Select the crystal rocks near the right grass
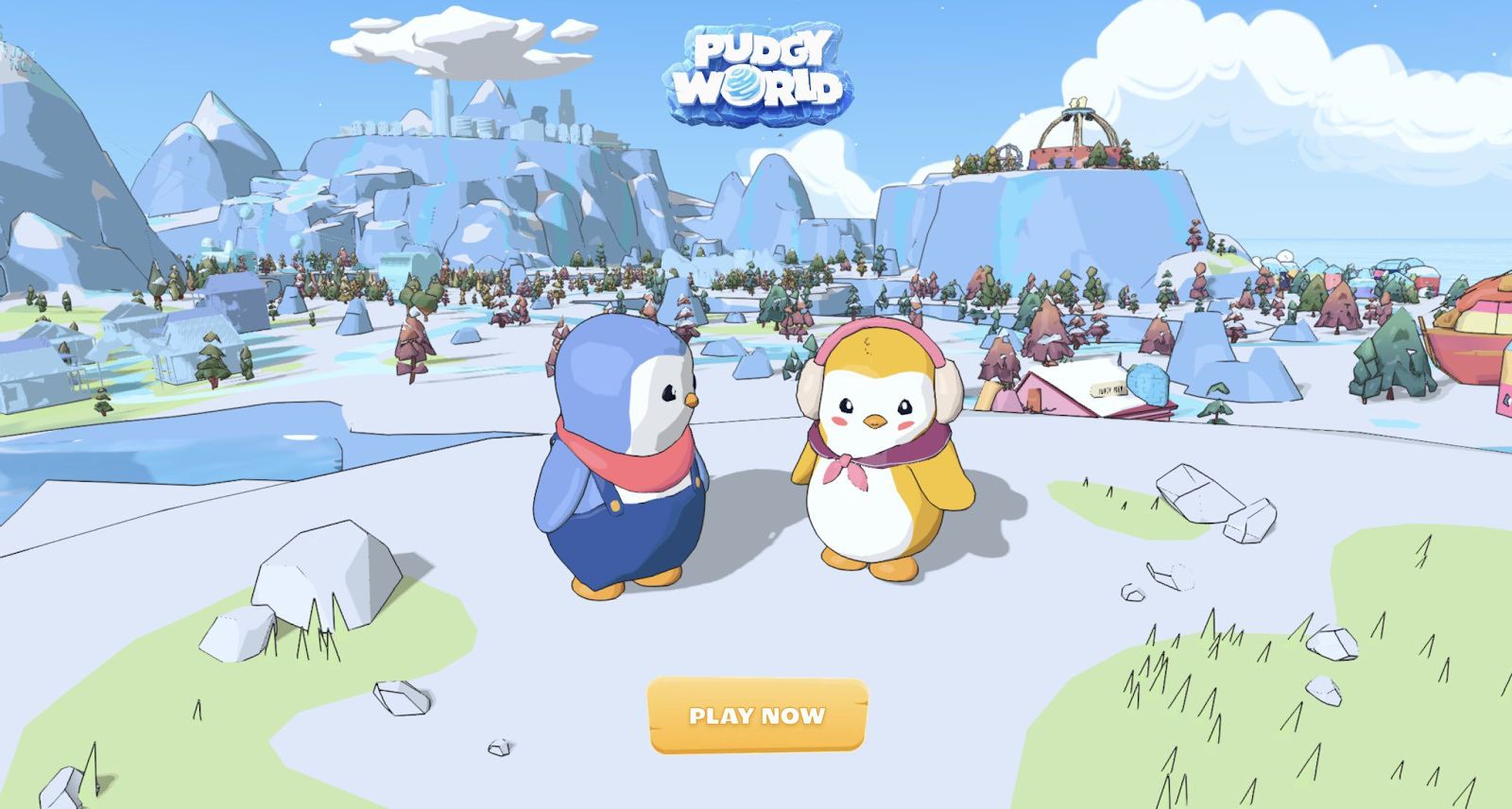This screenshot has width=1512, height=809. click(1210, 501)
